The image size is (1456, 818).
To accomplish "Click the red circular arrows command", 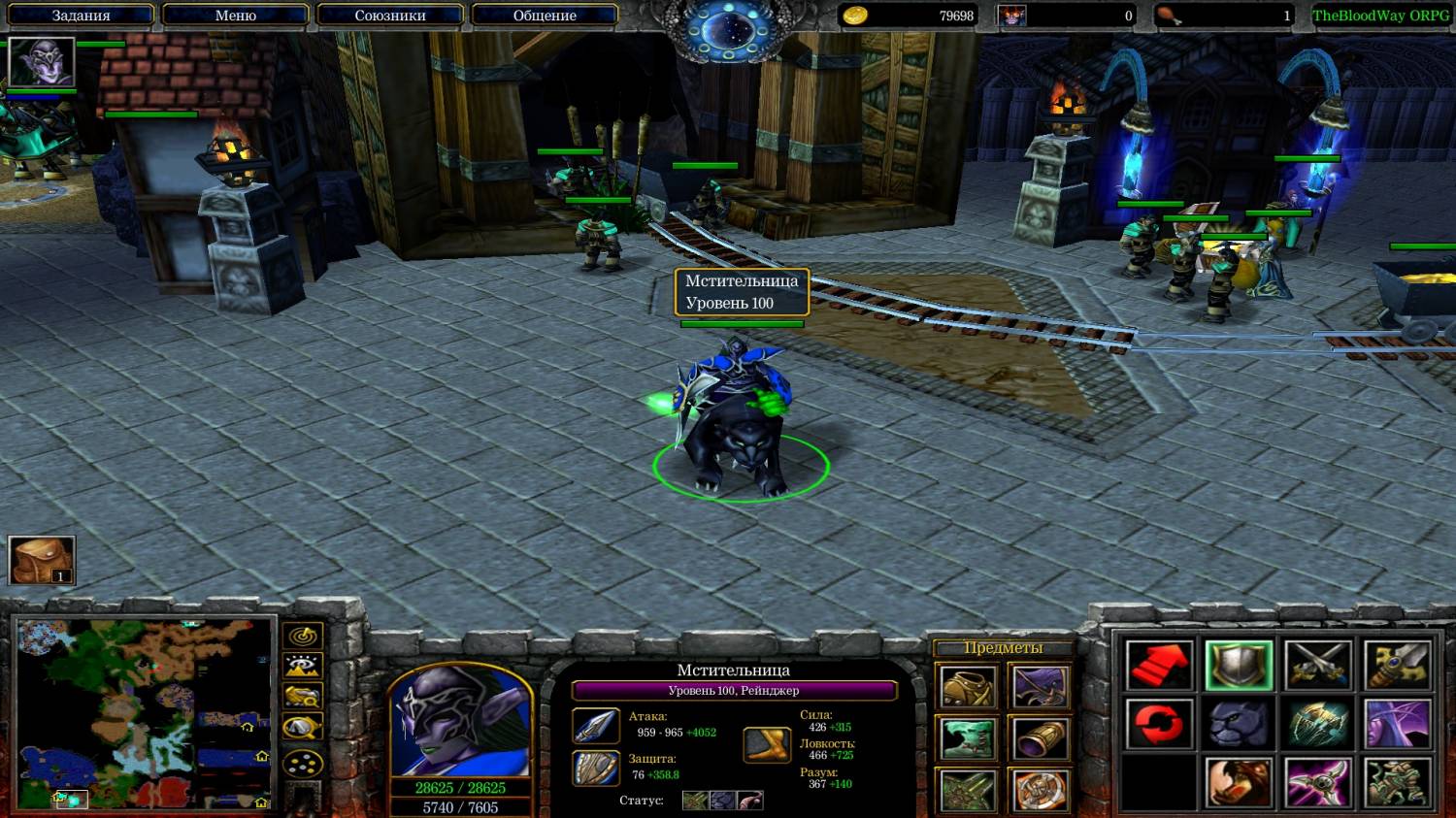I will coord(1160,725).
